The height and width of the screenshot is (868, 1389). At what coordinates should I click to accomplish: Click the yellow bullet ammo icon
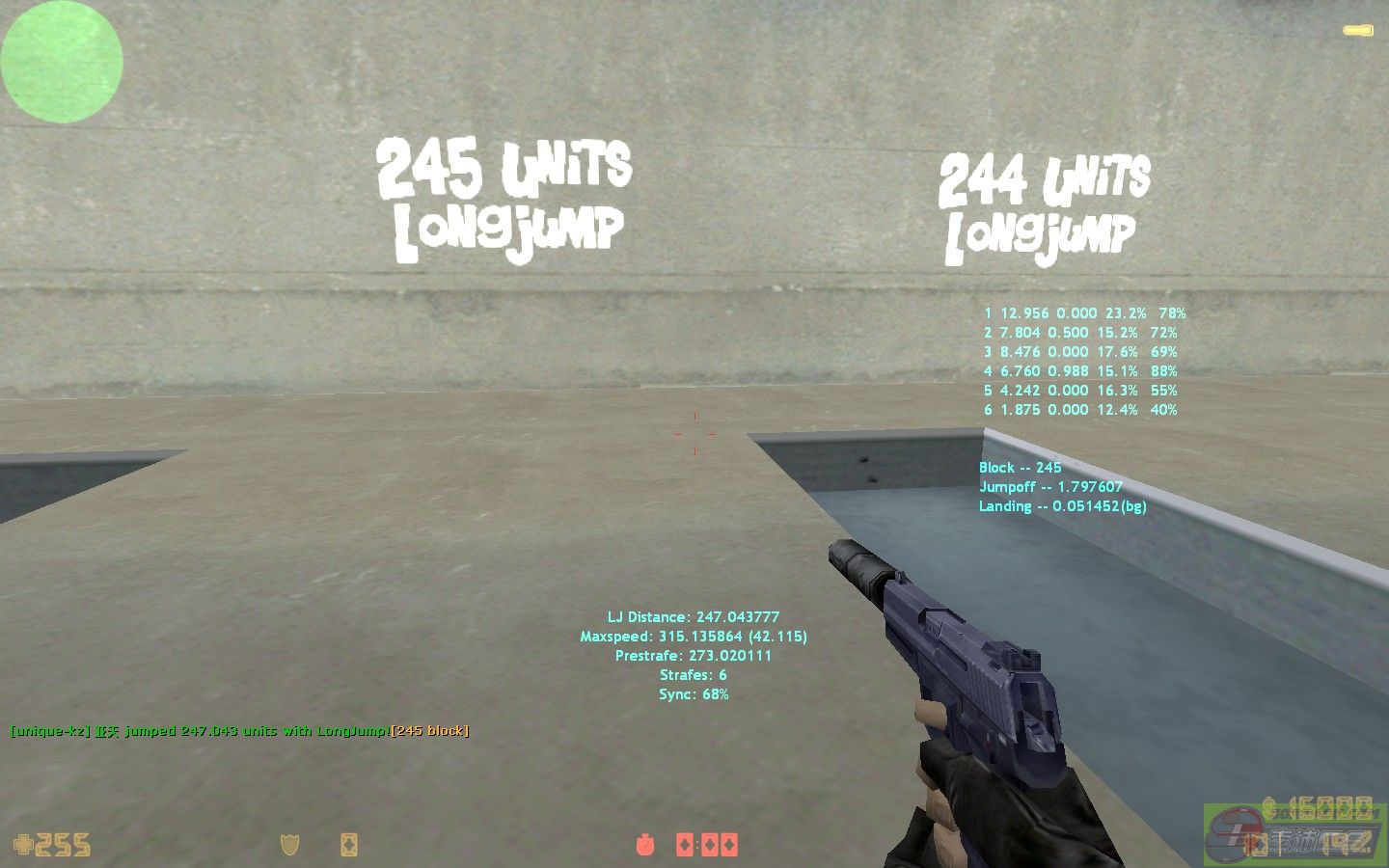point(1357,32)
